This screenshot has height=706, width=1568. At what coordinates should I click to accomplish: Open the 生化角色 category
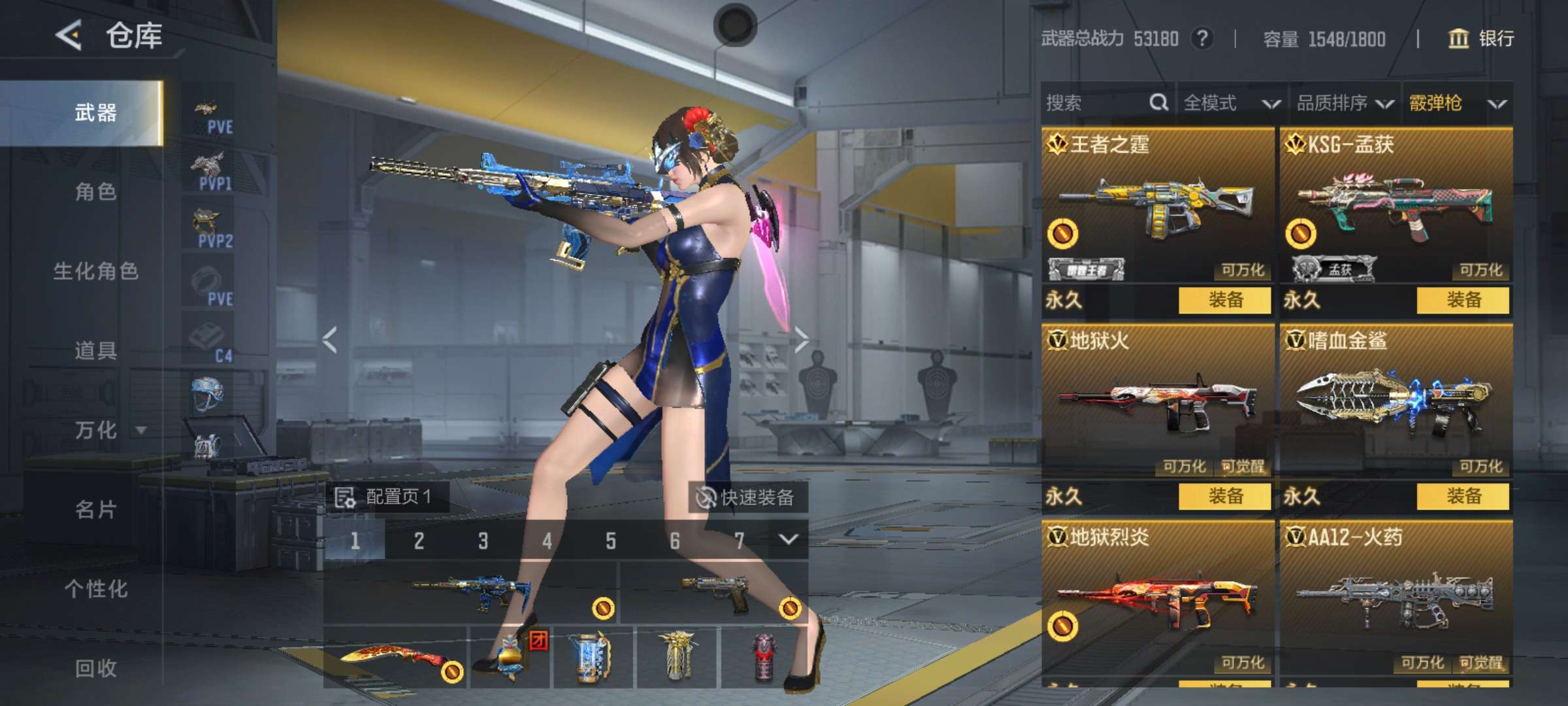95,271
